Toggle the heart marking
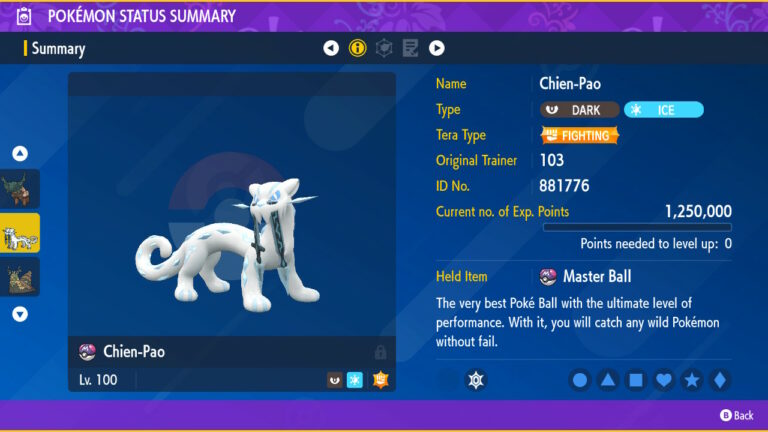This screenshot has width=768, height=432. (663, 380)
